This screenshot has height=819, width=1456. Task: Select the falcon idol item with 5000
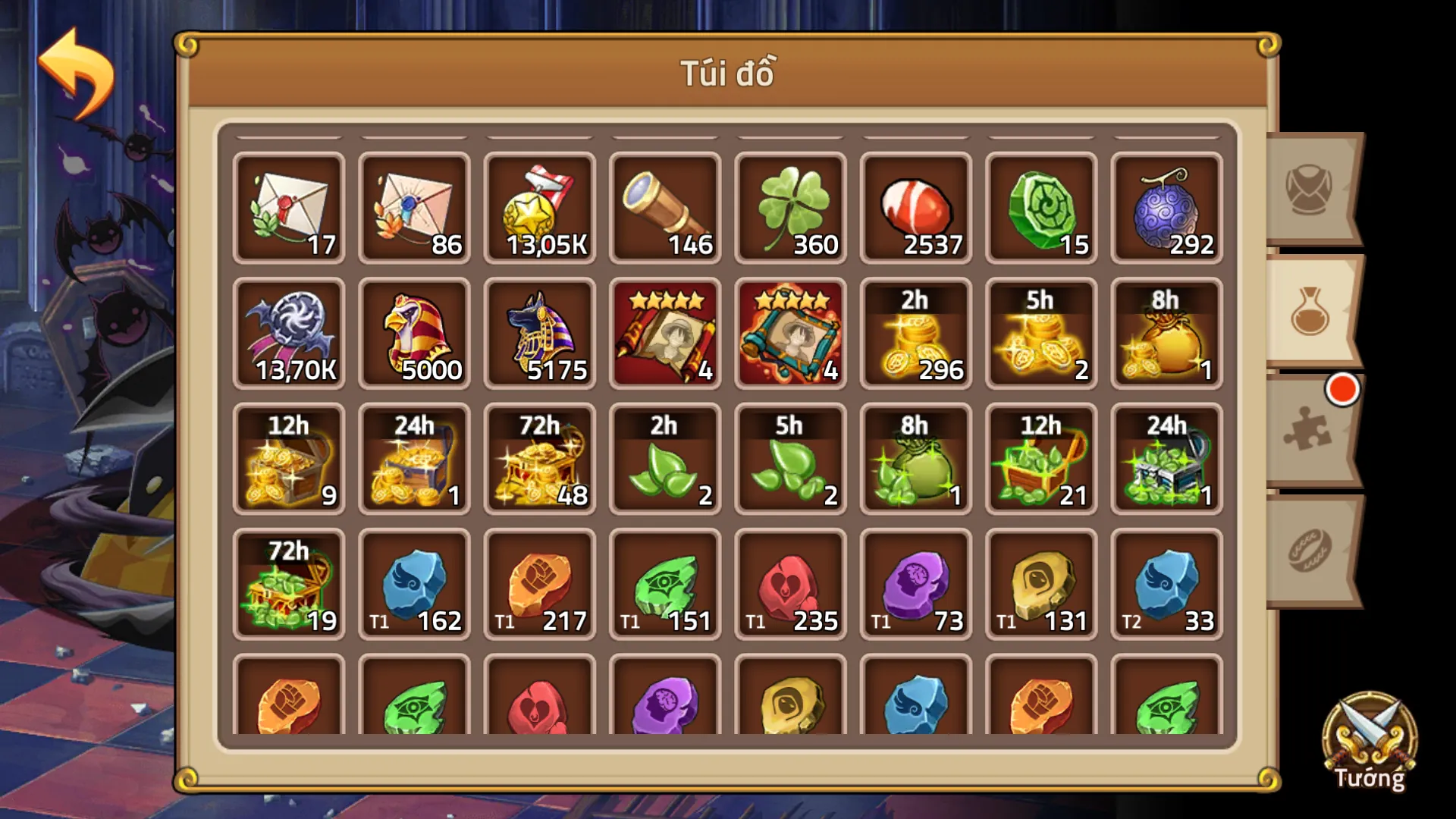click(x=414, y=332)
